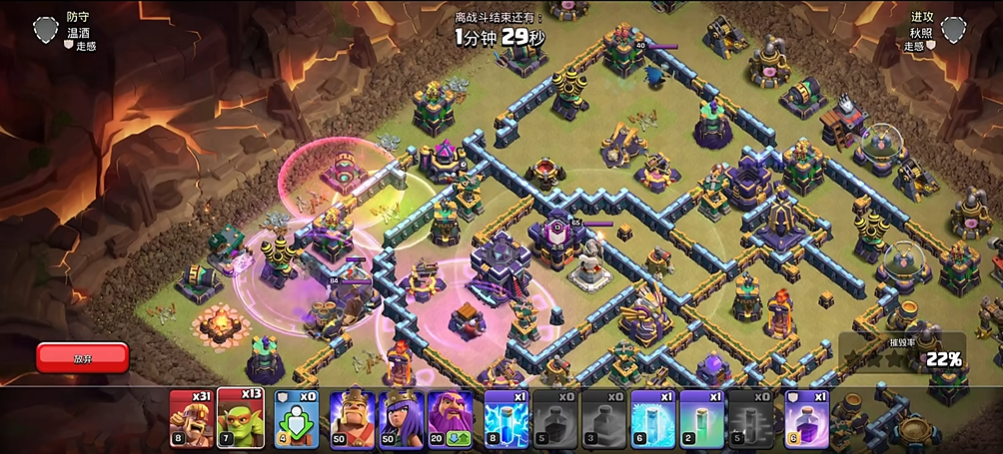Screen dimensions: 1003x454
Task: Choose the Grand Warden hero card
Action: [450, 417]
